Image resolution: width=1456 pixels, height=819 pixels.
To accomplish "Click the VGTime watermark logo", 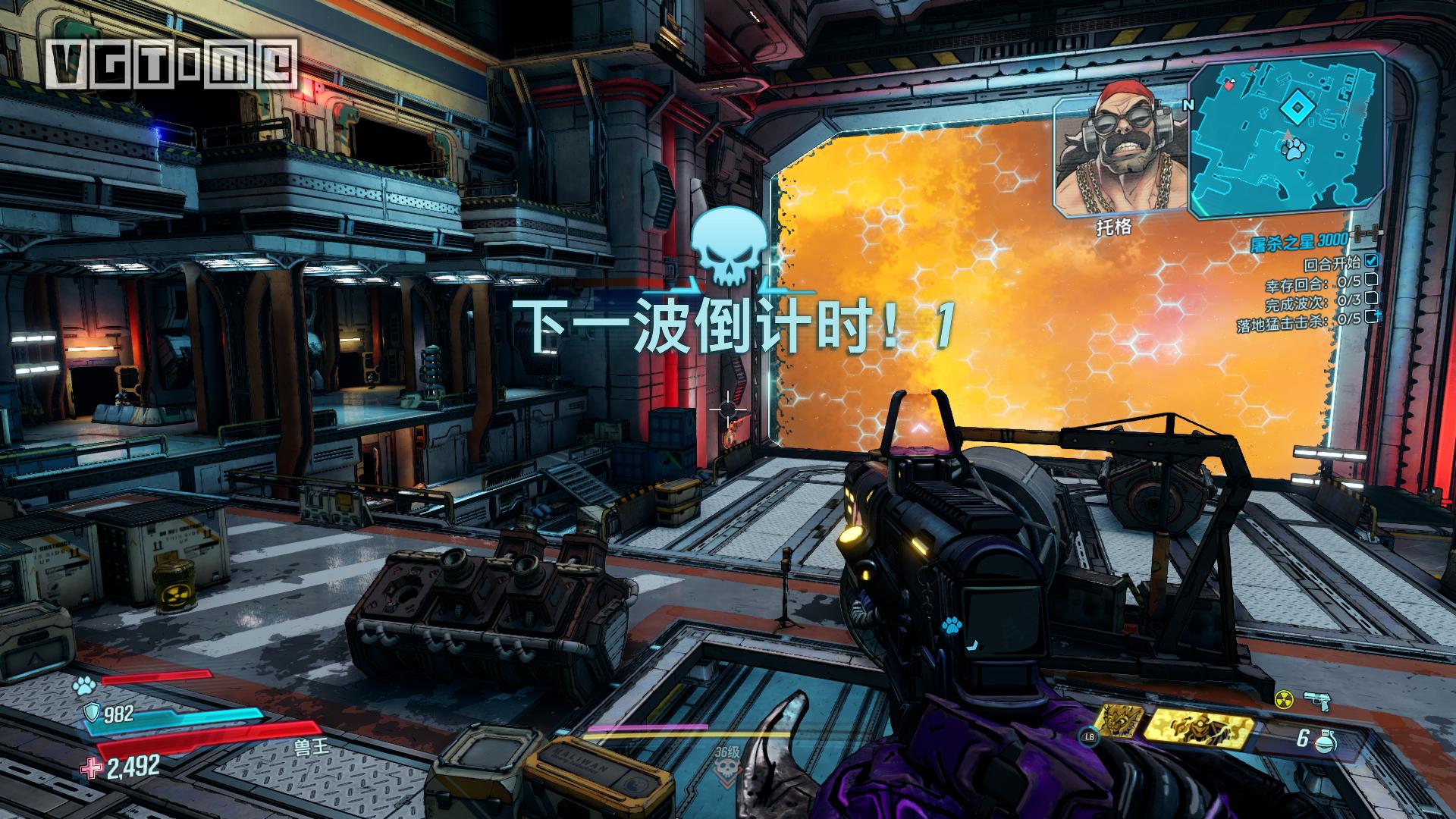I will coord(170,62).
